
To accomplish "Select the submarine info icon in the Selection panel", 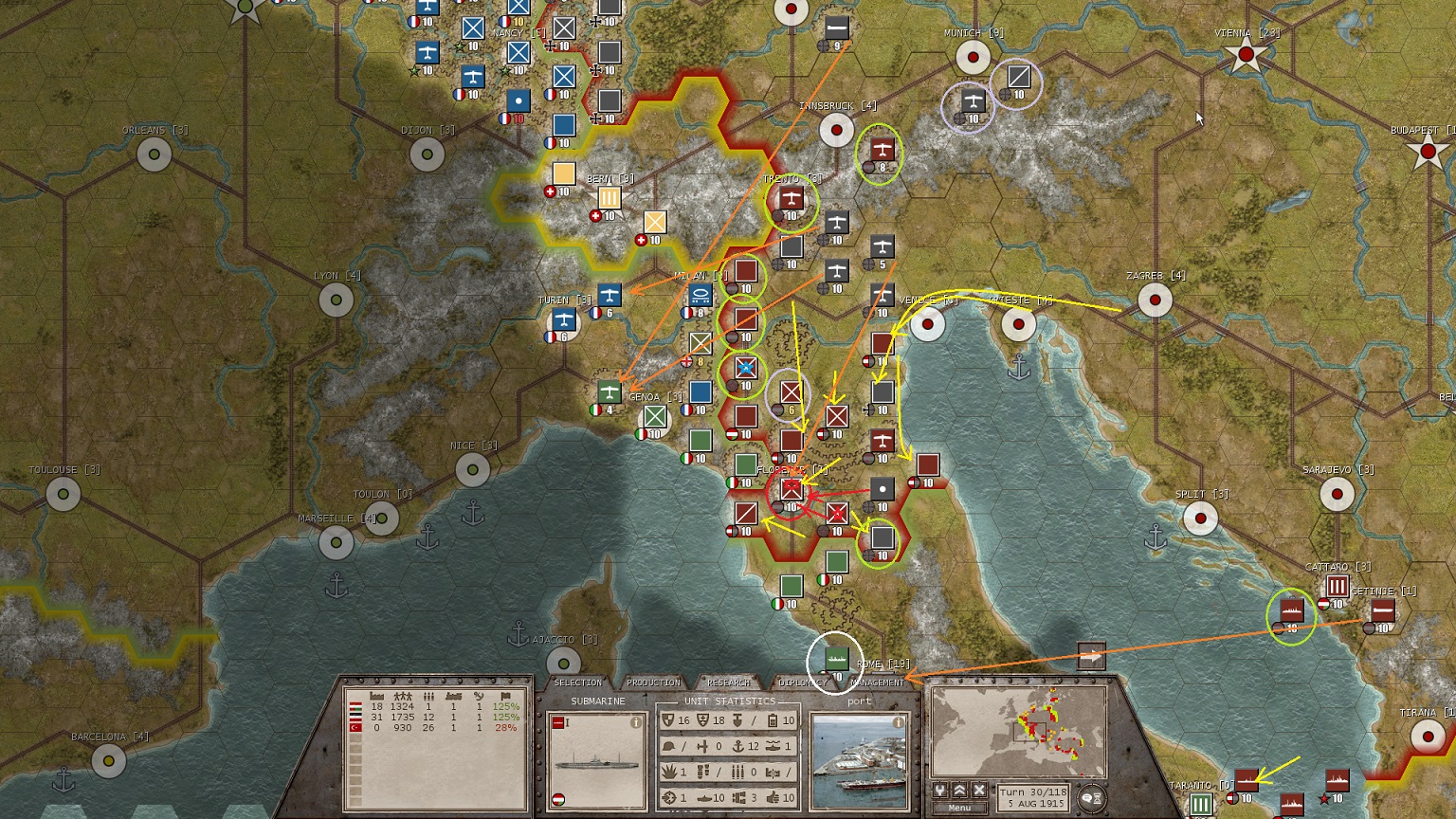I will 636,722.
